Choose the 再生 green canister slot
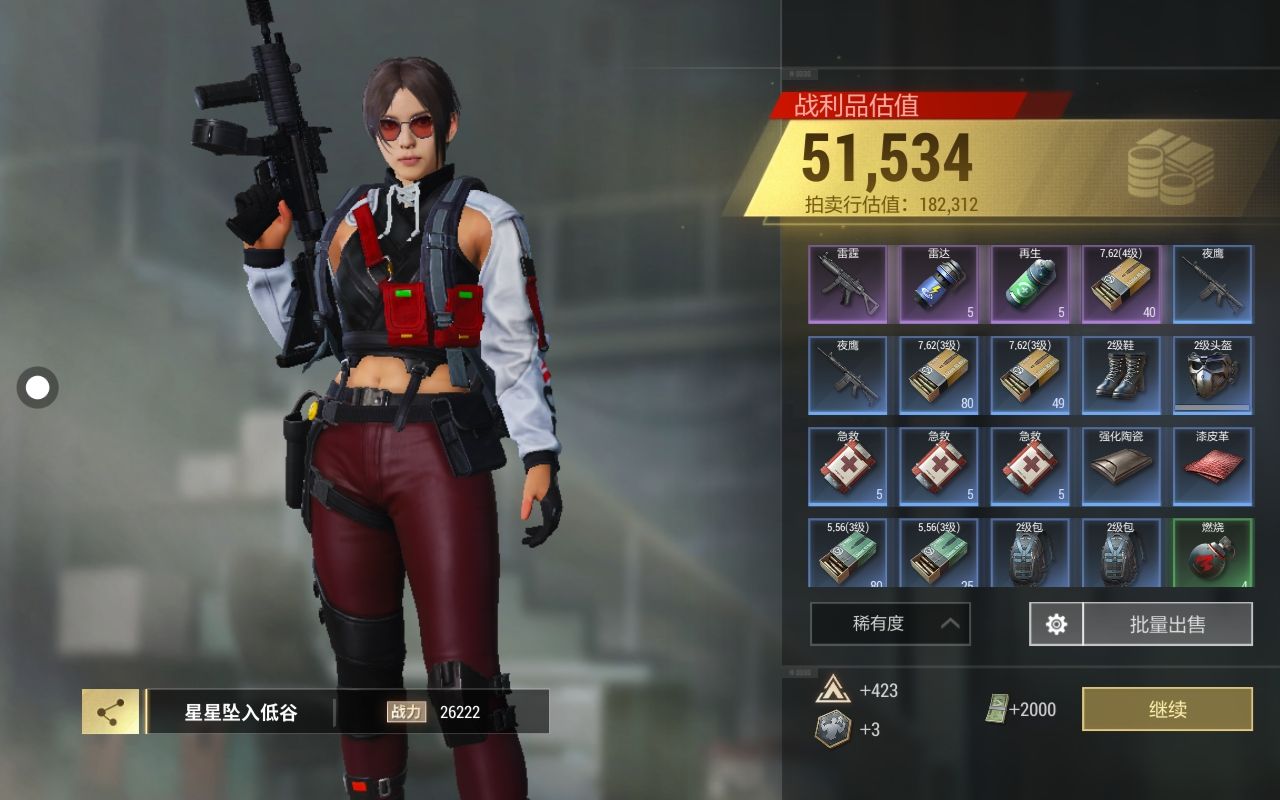This screenshot has width=1280, height=800. tap(1029, 284)
